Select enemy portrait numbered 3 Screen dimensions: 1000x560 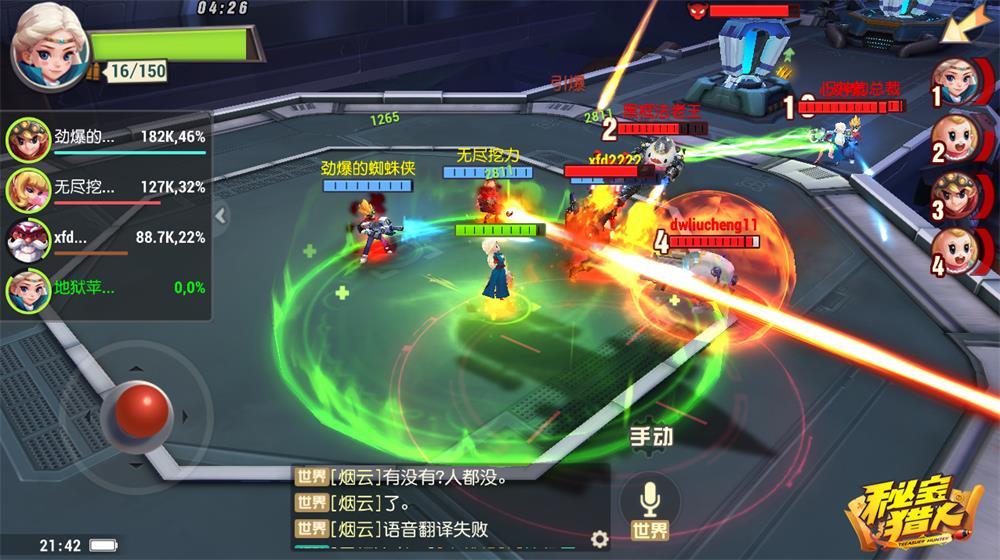coord(957,197)
